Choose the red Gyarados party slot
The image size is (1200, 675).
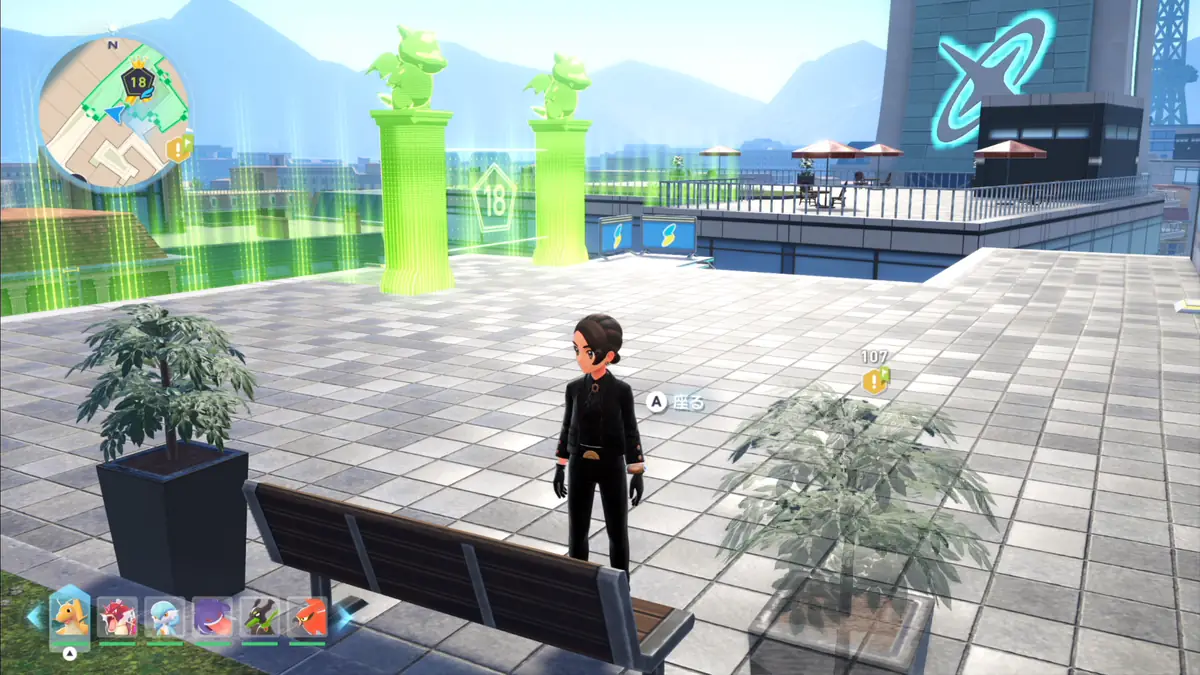(117, 617)
